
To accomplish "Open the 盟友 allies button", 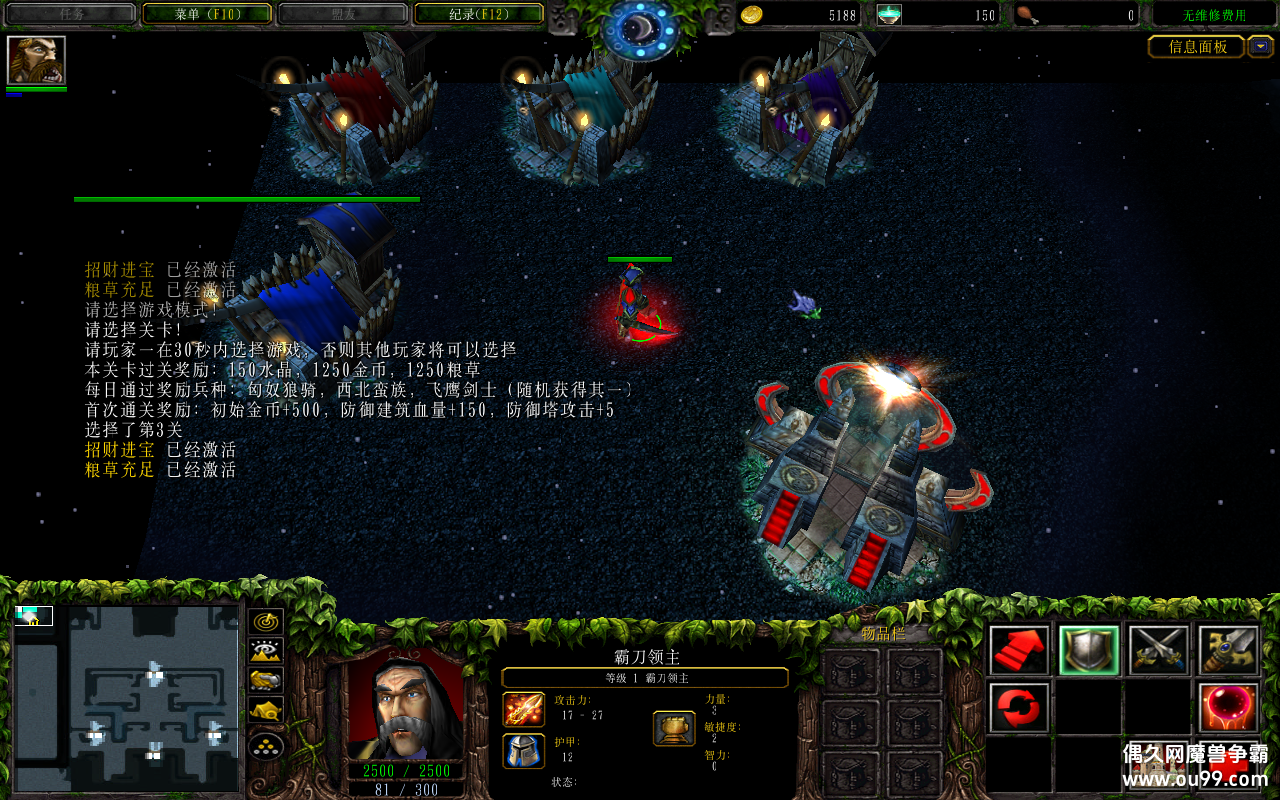I will pos(342,14).
